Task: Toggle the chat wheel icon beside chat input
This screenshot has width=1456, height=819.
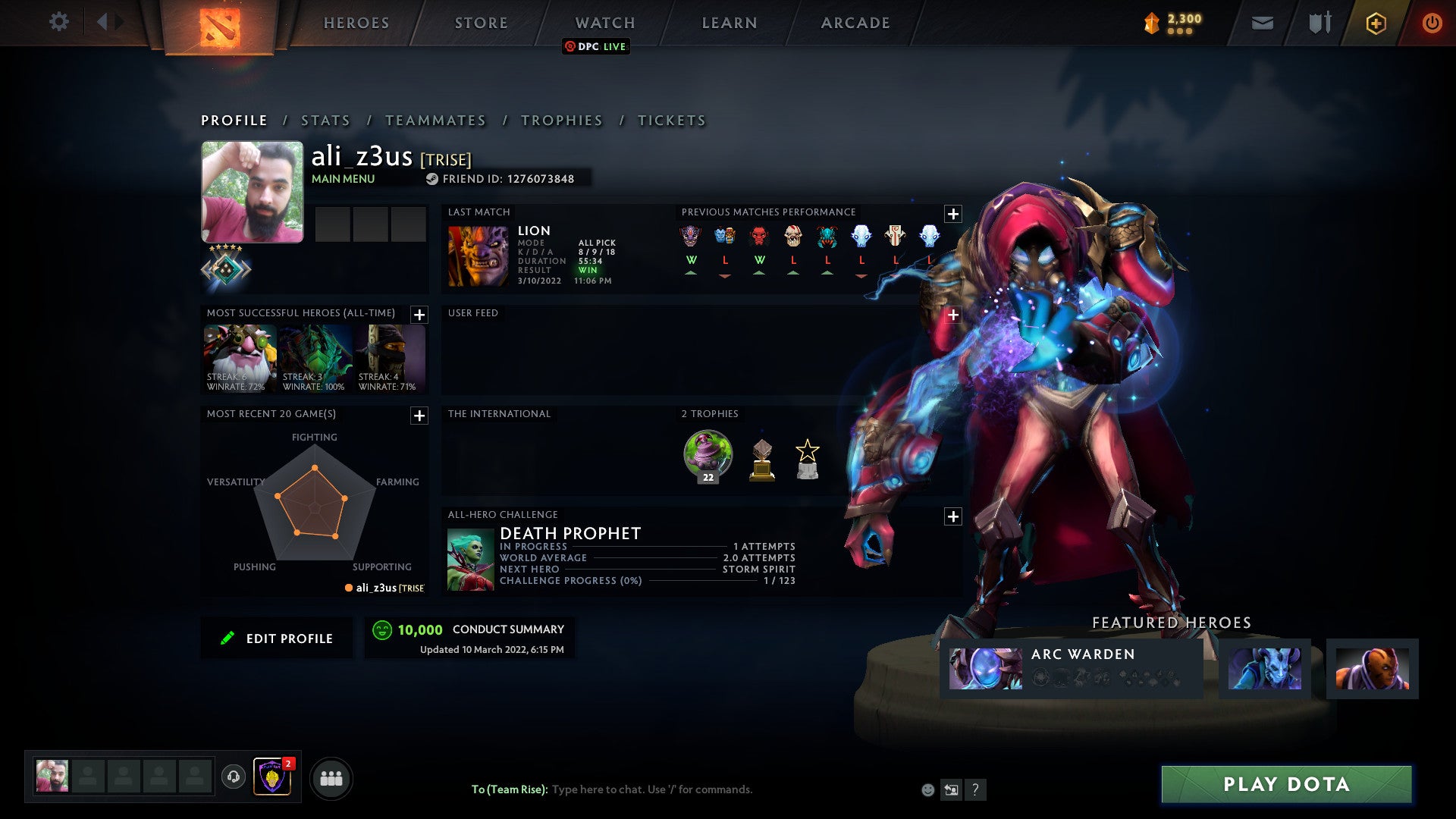Action: coord(951,789)
